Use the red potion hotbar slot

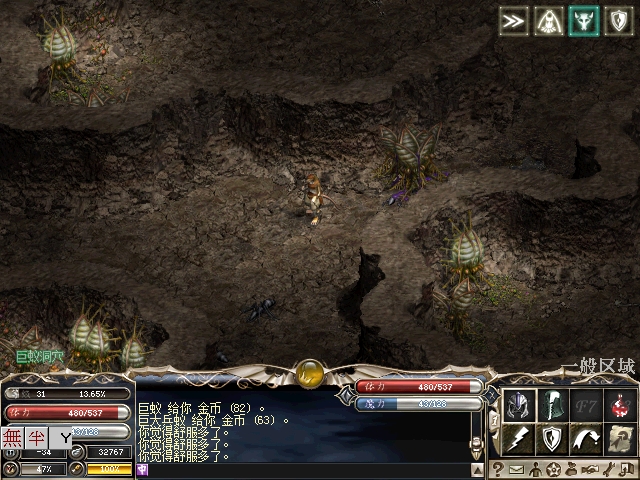[x=620, y=405]
